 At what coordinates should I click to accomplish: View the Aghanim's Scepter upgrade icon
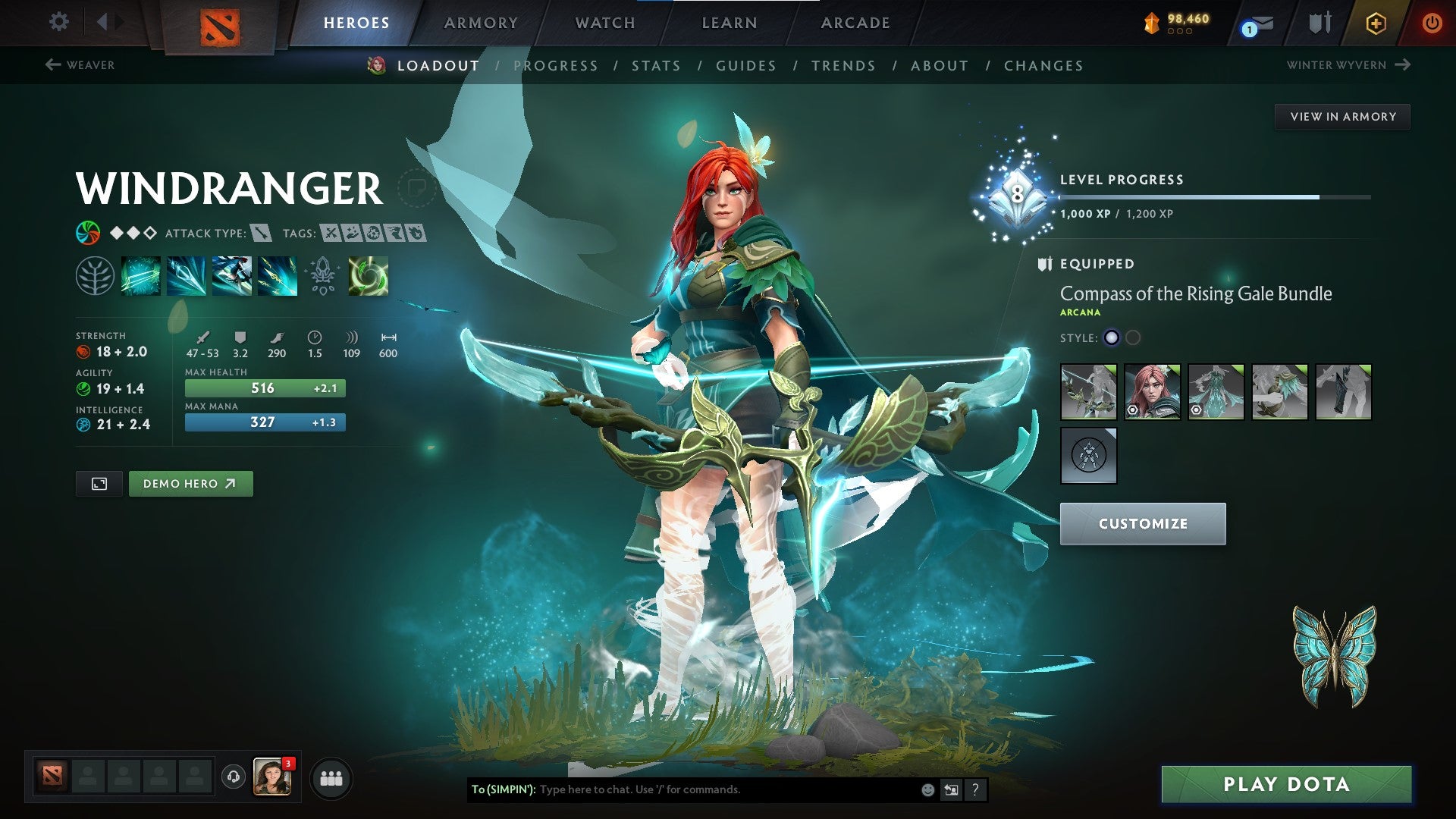[x=322, y=277]
